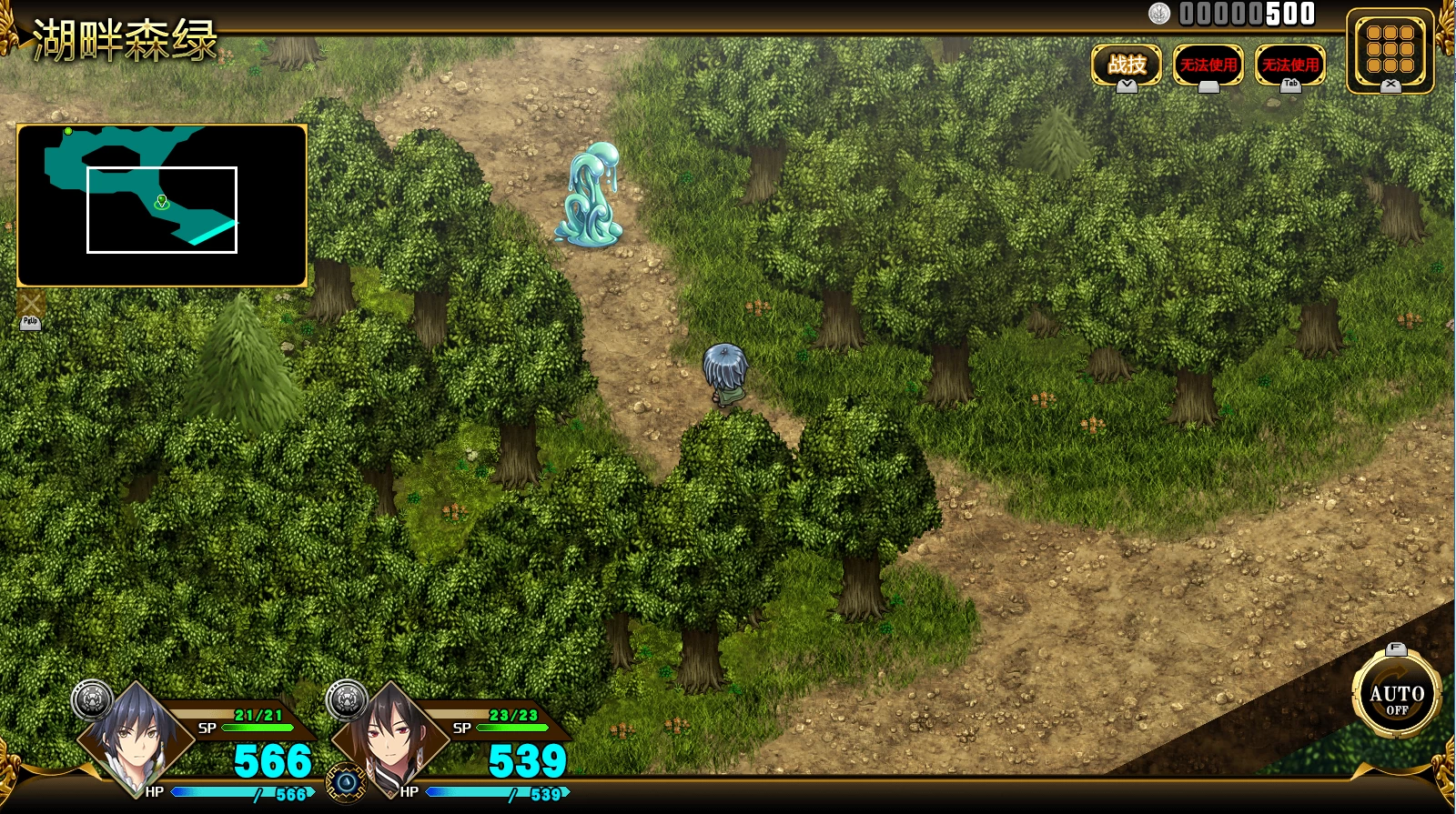Viewport: 1456px width, 814px height.
Task: Click the blue water-drop emblem between the portraits
Action: [347, 782]
